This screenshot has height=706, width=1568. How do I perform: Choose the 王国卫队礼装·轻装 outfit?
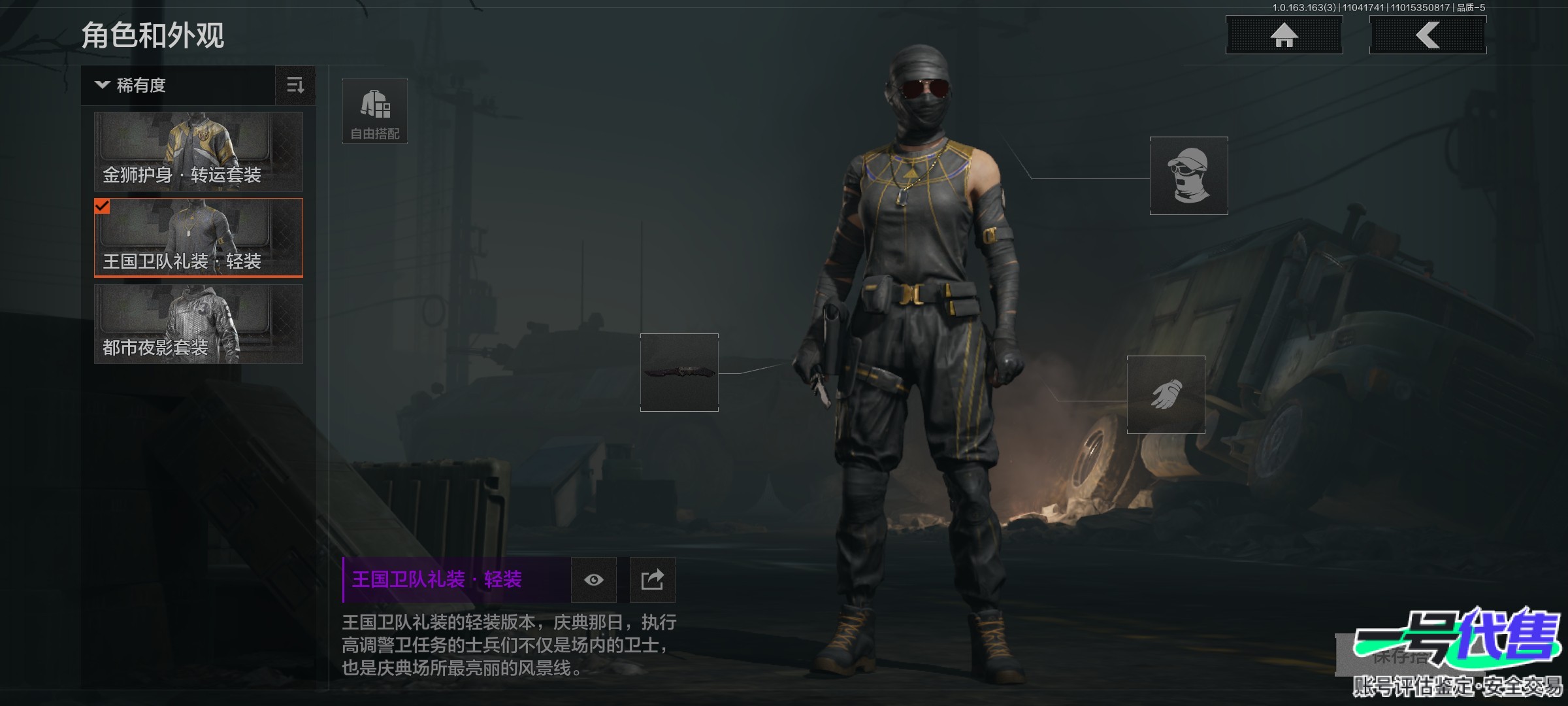pyautogui.click(x=199, y=238)
